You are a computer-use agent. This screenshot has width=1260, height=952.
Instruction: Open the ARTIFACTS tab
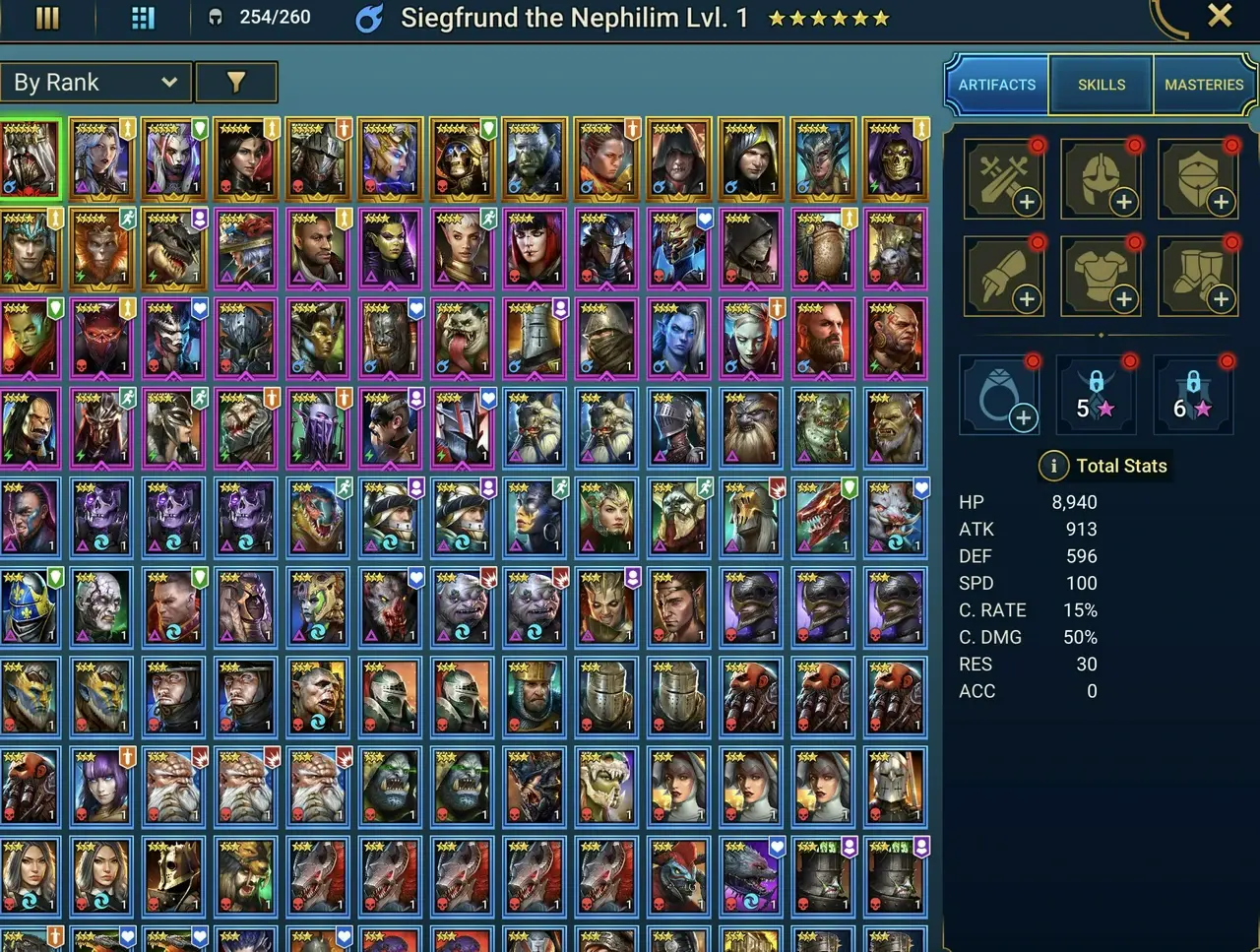coord(996,85)
